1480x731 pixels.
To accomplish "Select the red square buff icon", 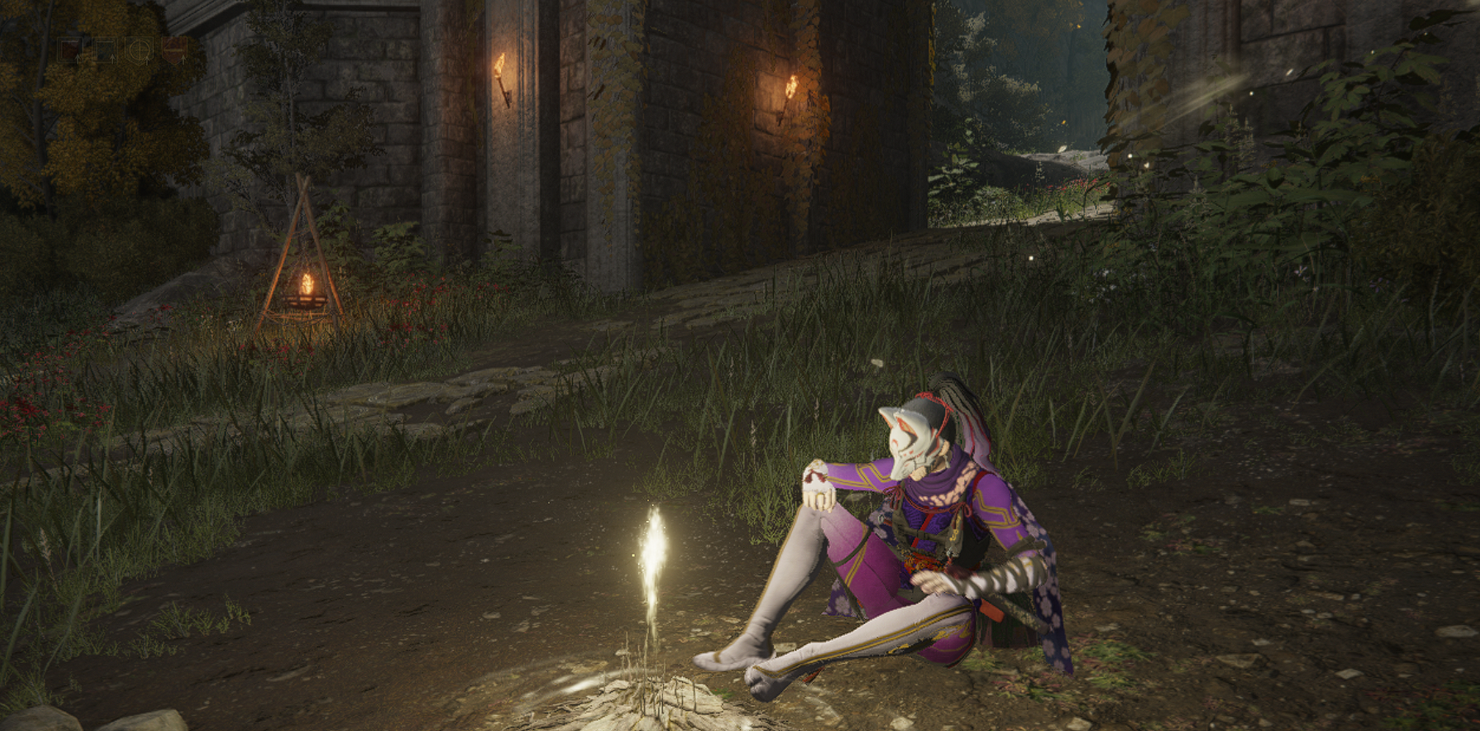I will click(68, 51).
